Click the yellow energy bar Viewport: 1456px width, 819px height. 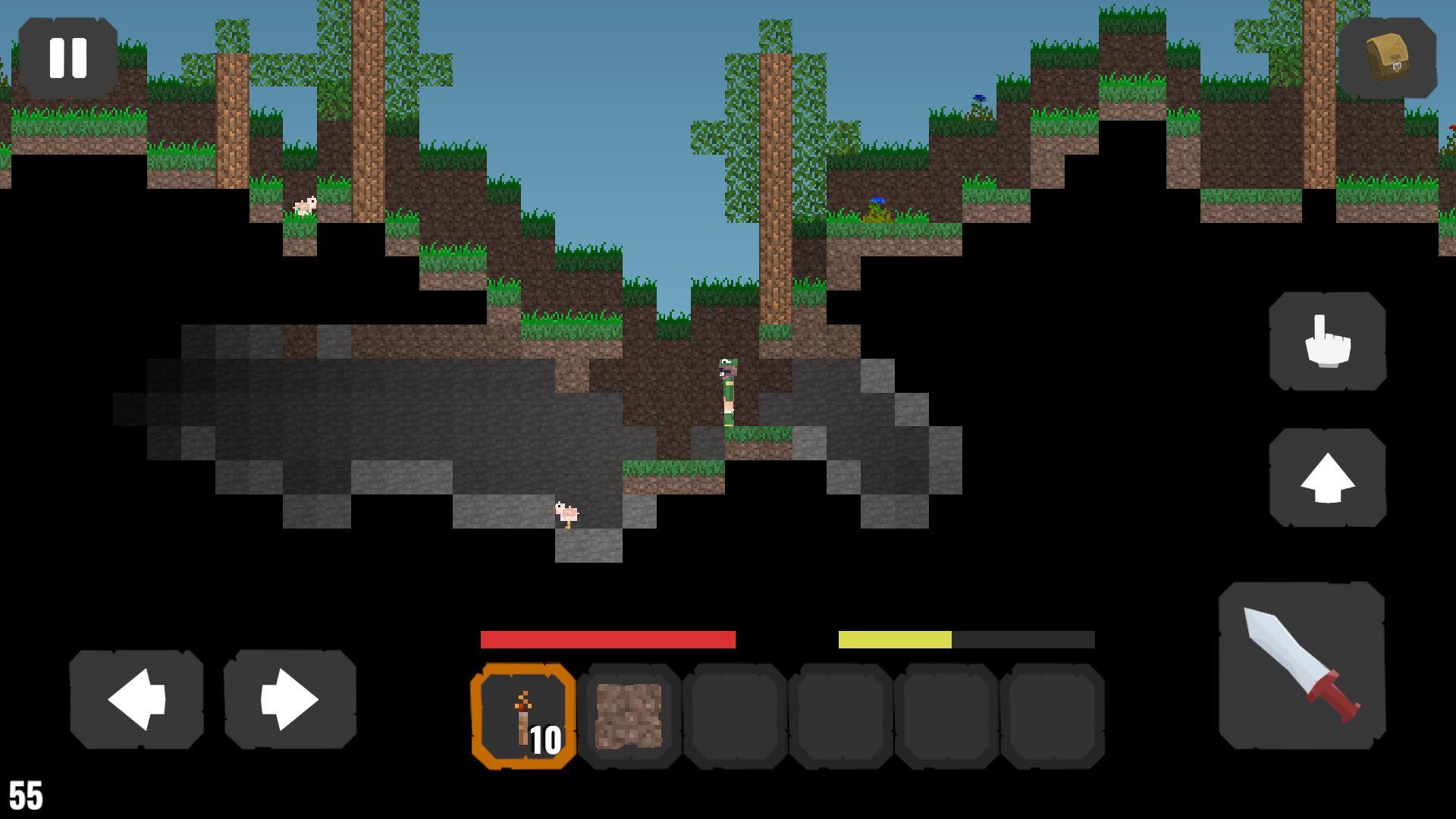pos(895,639)
